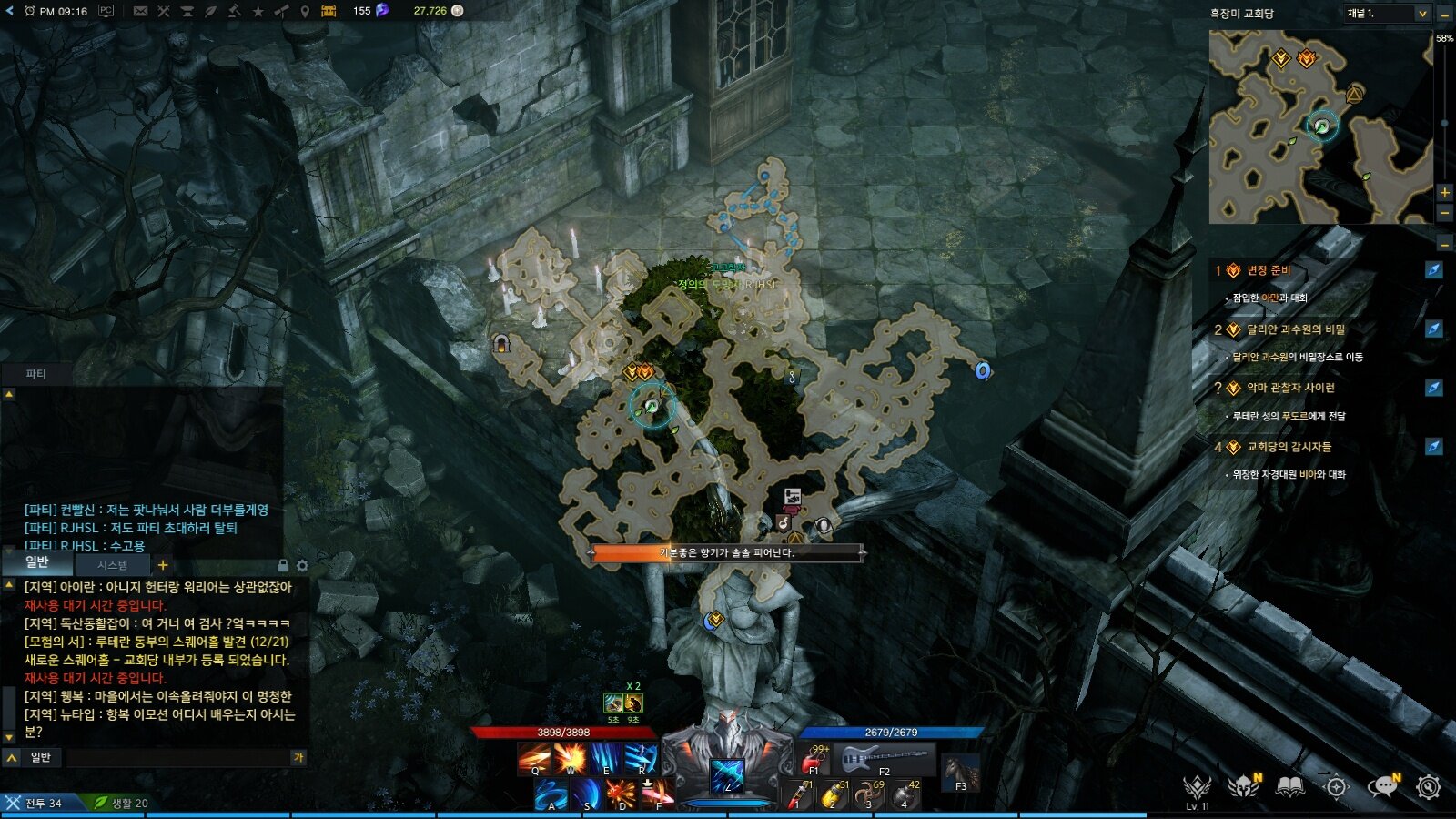Viewport: 1456px width, 819px height.
Task: Click the + to add a chat tab
Action: [x=162, y=565]
